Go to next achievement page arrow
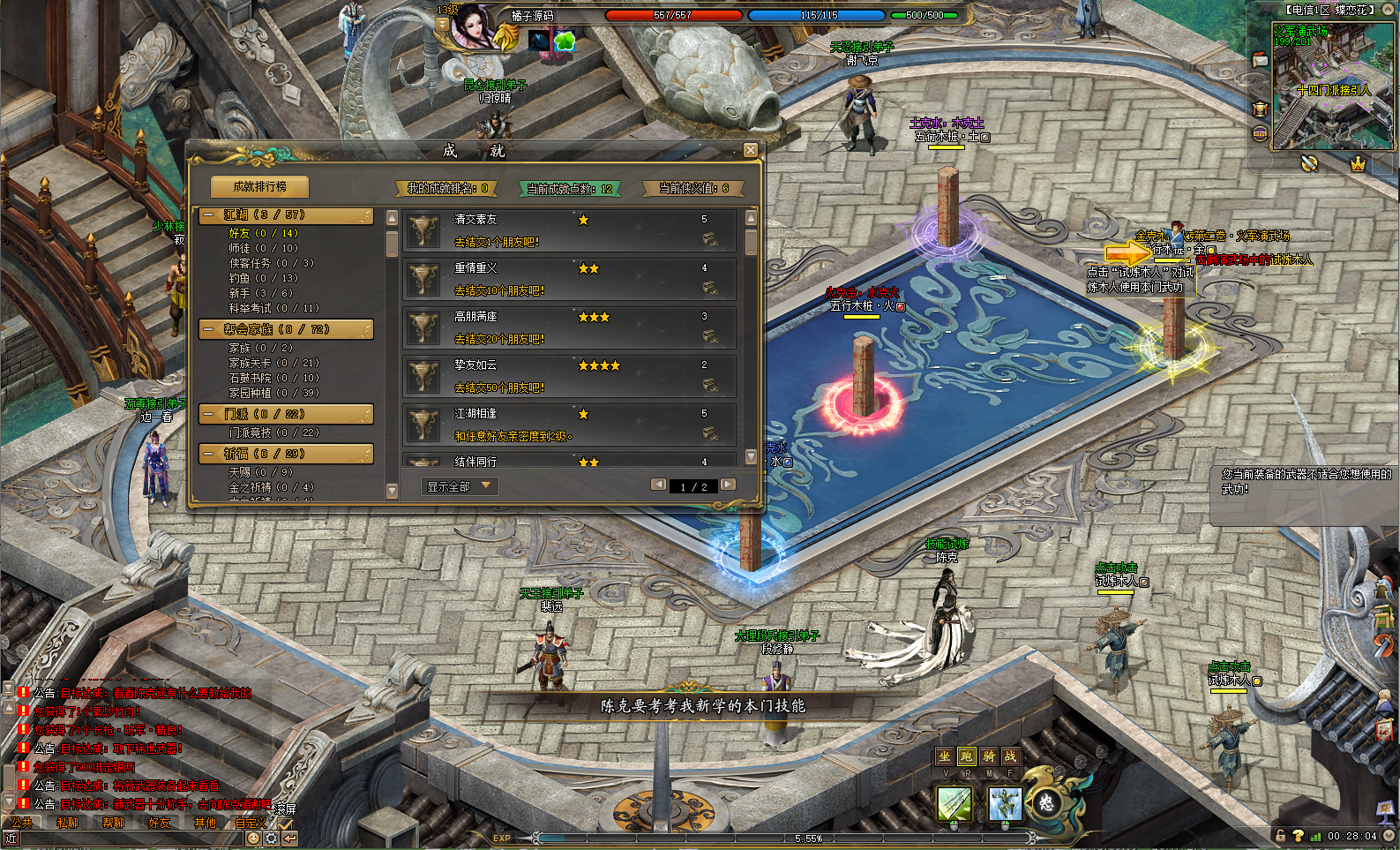Image resolution: width=1400 pixels, height=850 pixels. (728, 485)
